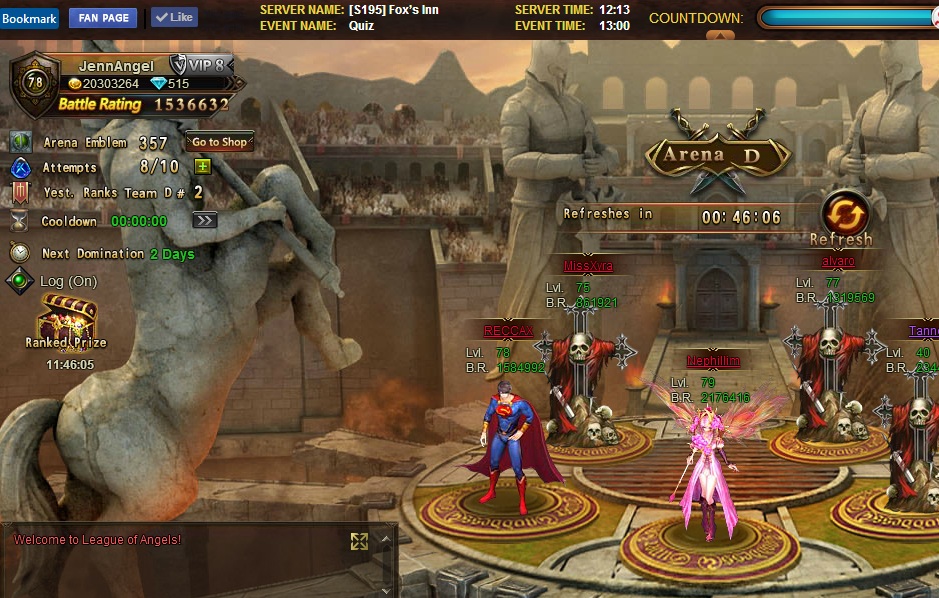Open the VIP 8 badge
This screenshot has height=598, width=939.
[x=197, y=65]
